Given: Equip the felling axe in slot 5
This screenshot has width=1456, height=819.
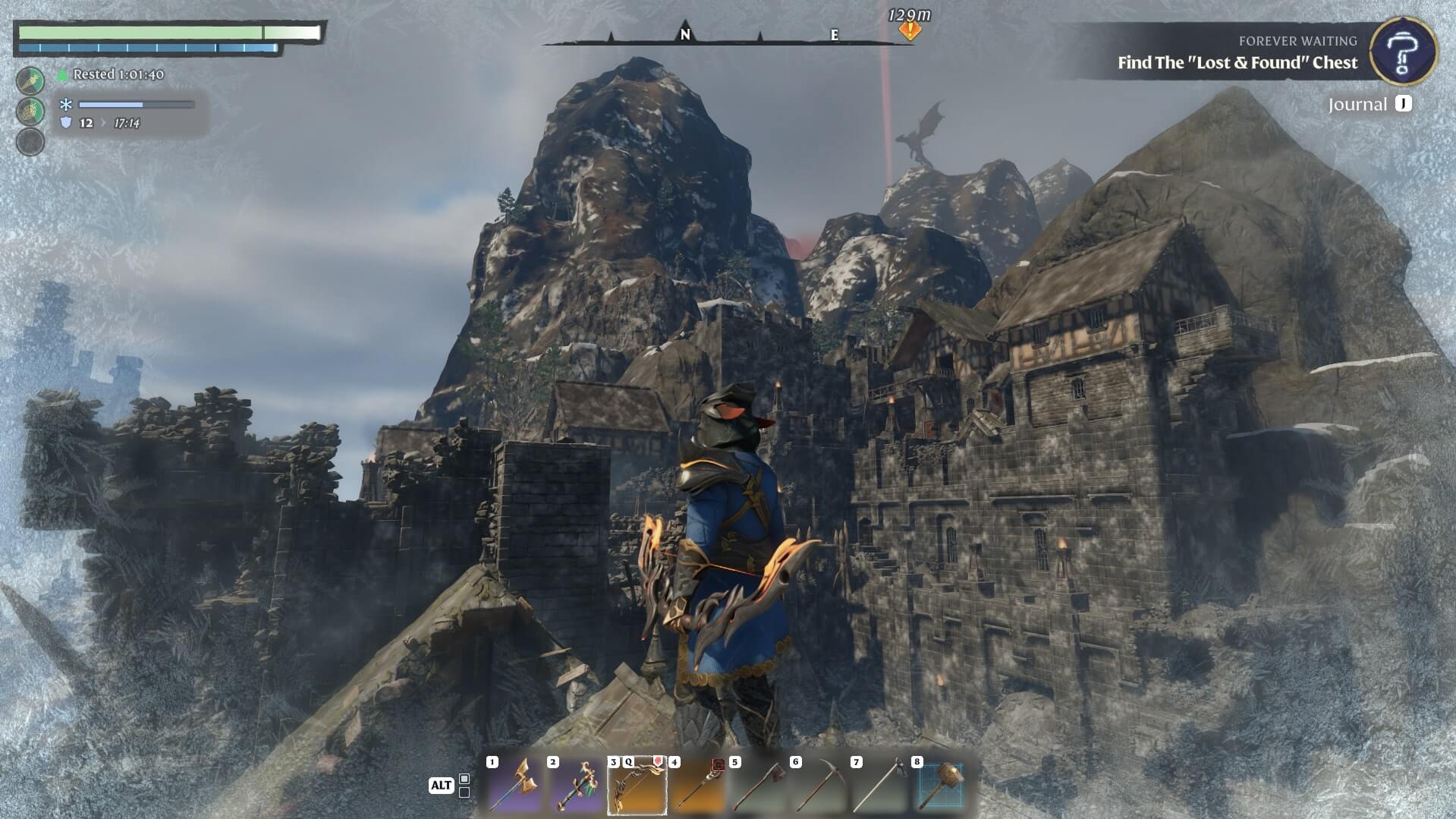Looking at the screenshot, I should [758, 786].
